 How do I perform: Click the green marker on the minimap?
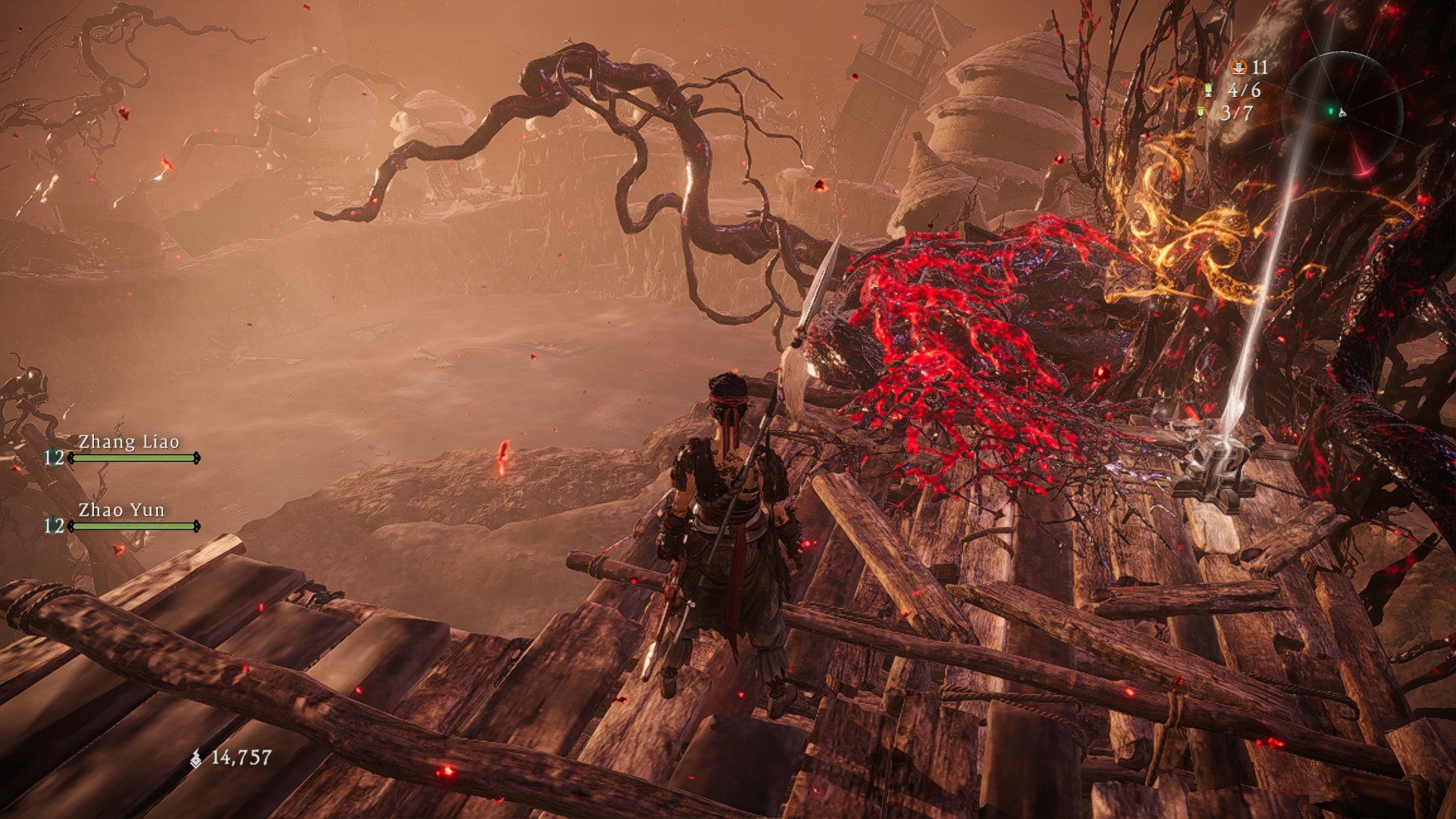pyautogui.click(x=1330, y=111)
